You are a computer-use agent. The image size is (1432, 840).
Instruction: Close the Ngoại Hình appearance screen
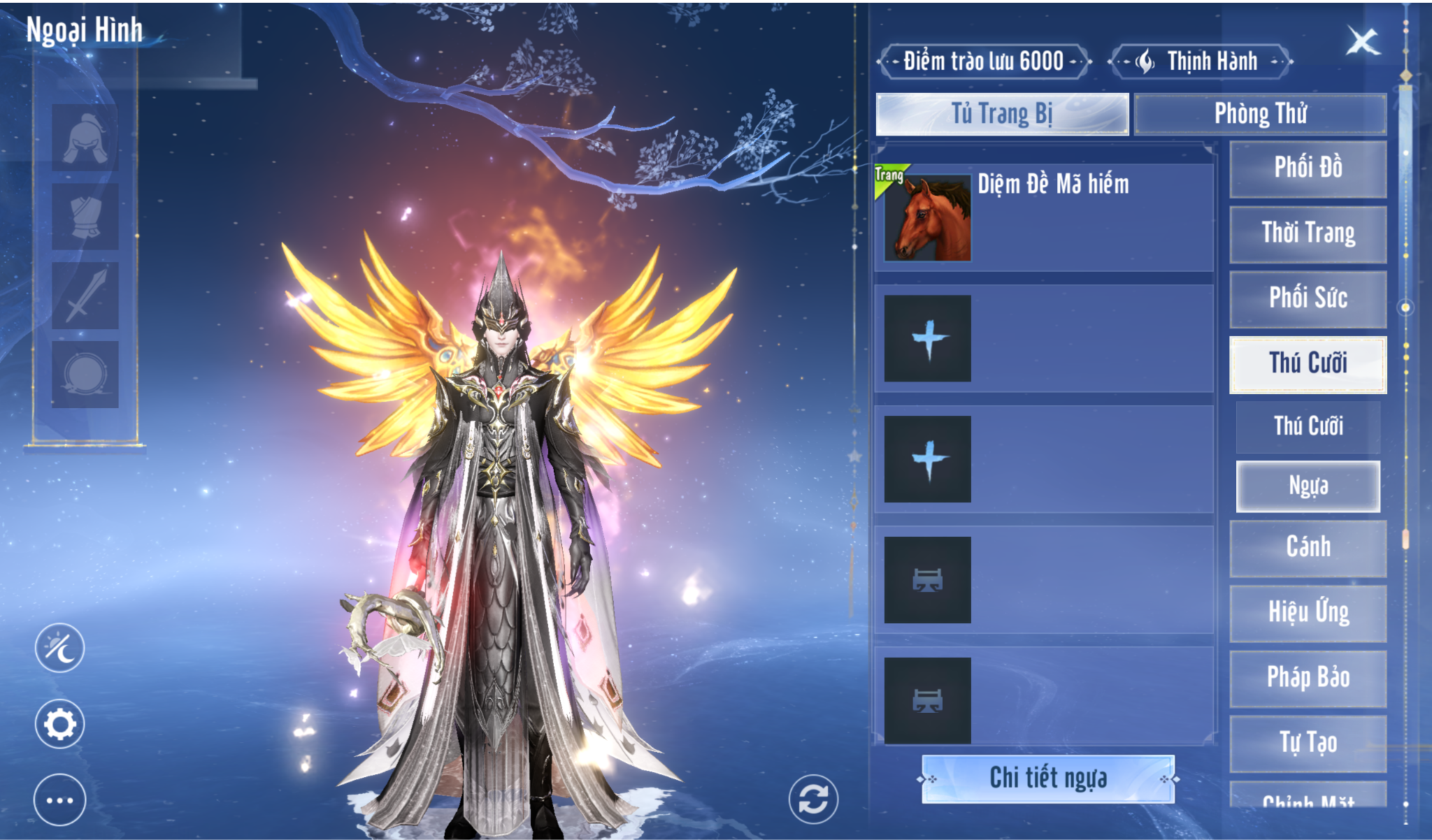tap(1362, 43)
